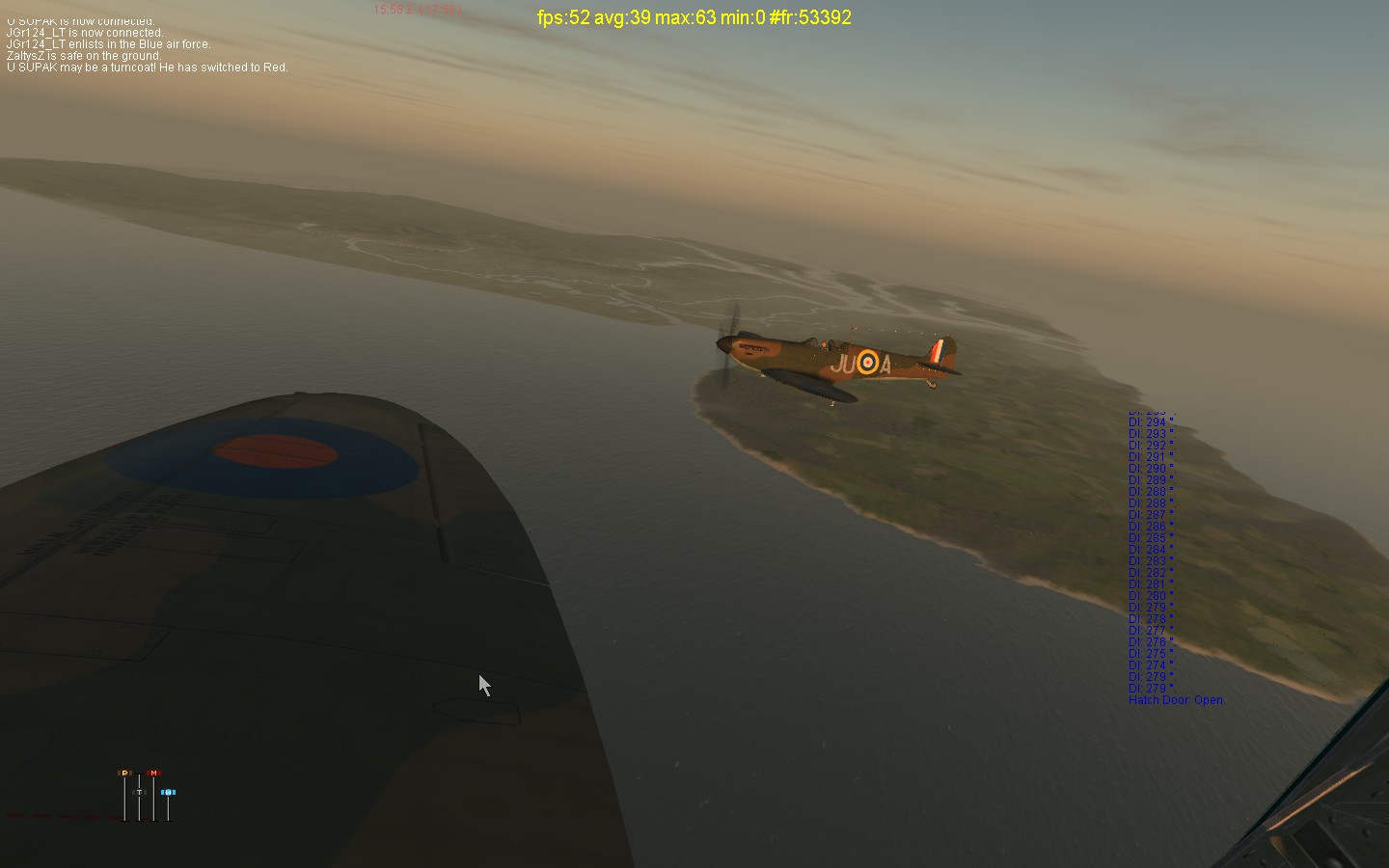The width and height of the screenshot is (1389, 868).
Task: Select the blue W radiator handle
Action: pyautogui.click(x=168, y=792)
